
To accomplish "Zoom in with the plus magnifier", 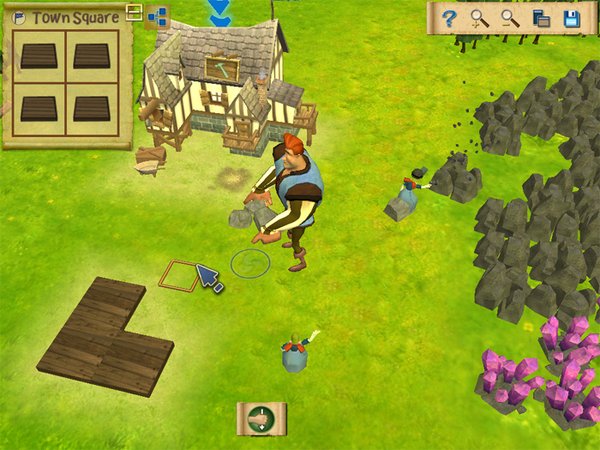I will coord(480,18).
